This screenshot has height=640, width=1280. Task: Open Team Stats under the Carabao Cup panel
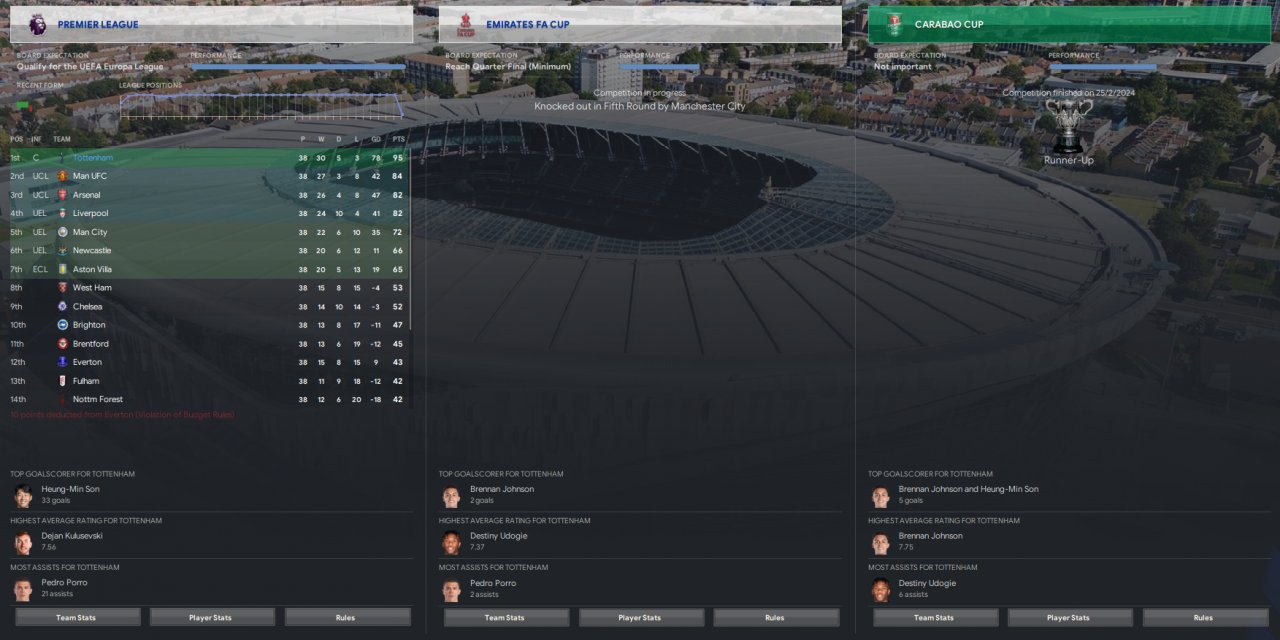(x=934, y=617)
